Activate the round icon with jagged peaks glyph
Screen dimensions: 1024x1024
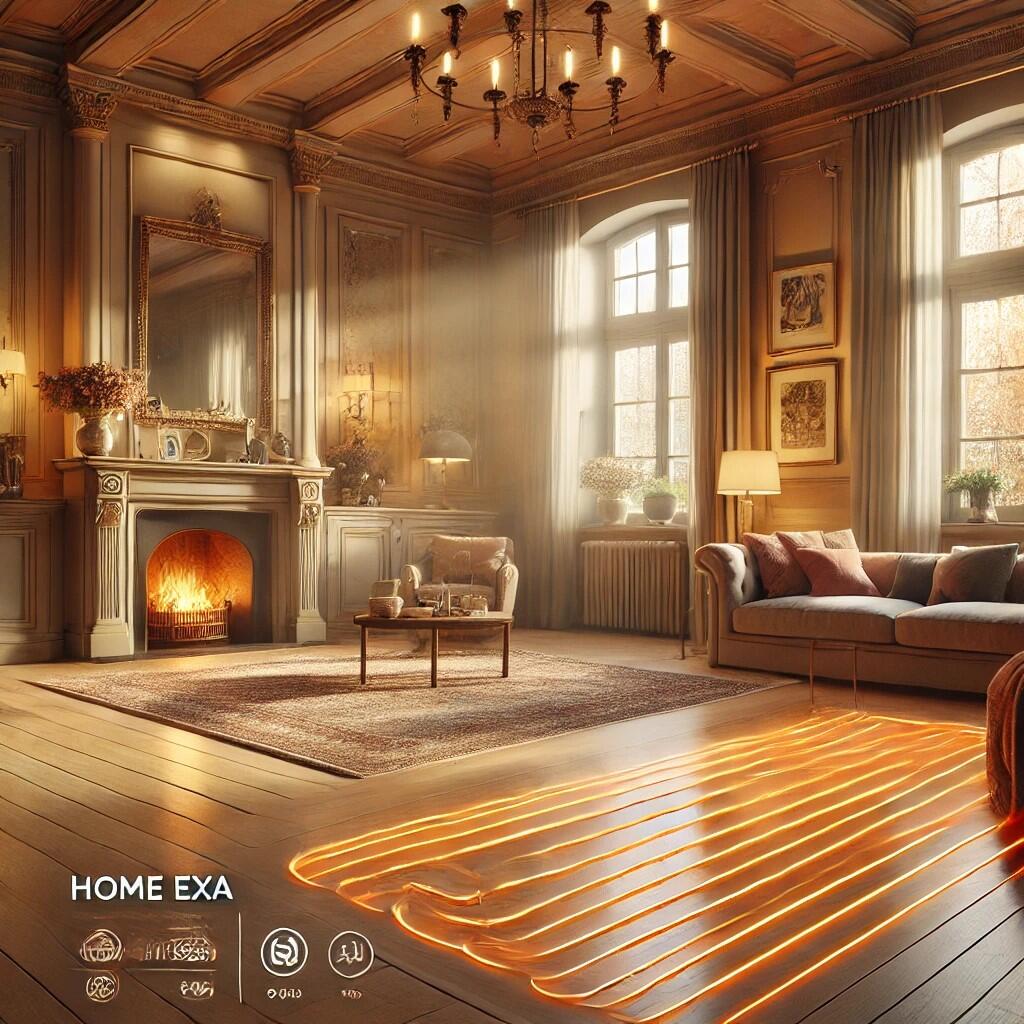(x=351, y=953)
